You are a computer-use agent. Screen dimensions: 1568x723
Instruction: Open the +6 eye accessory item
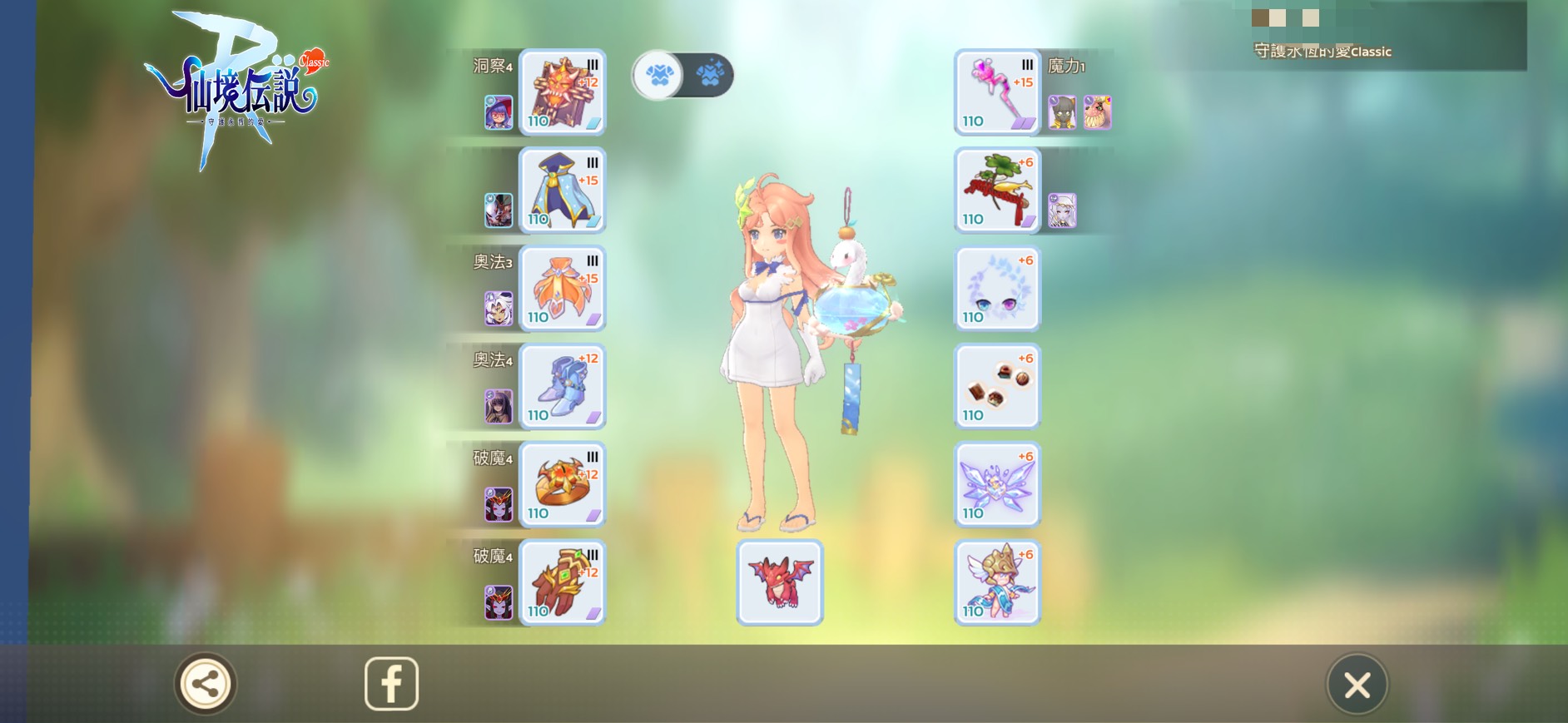pyautogui.click(x=997, y=289)
